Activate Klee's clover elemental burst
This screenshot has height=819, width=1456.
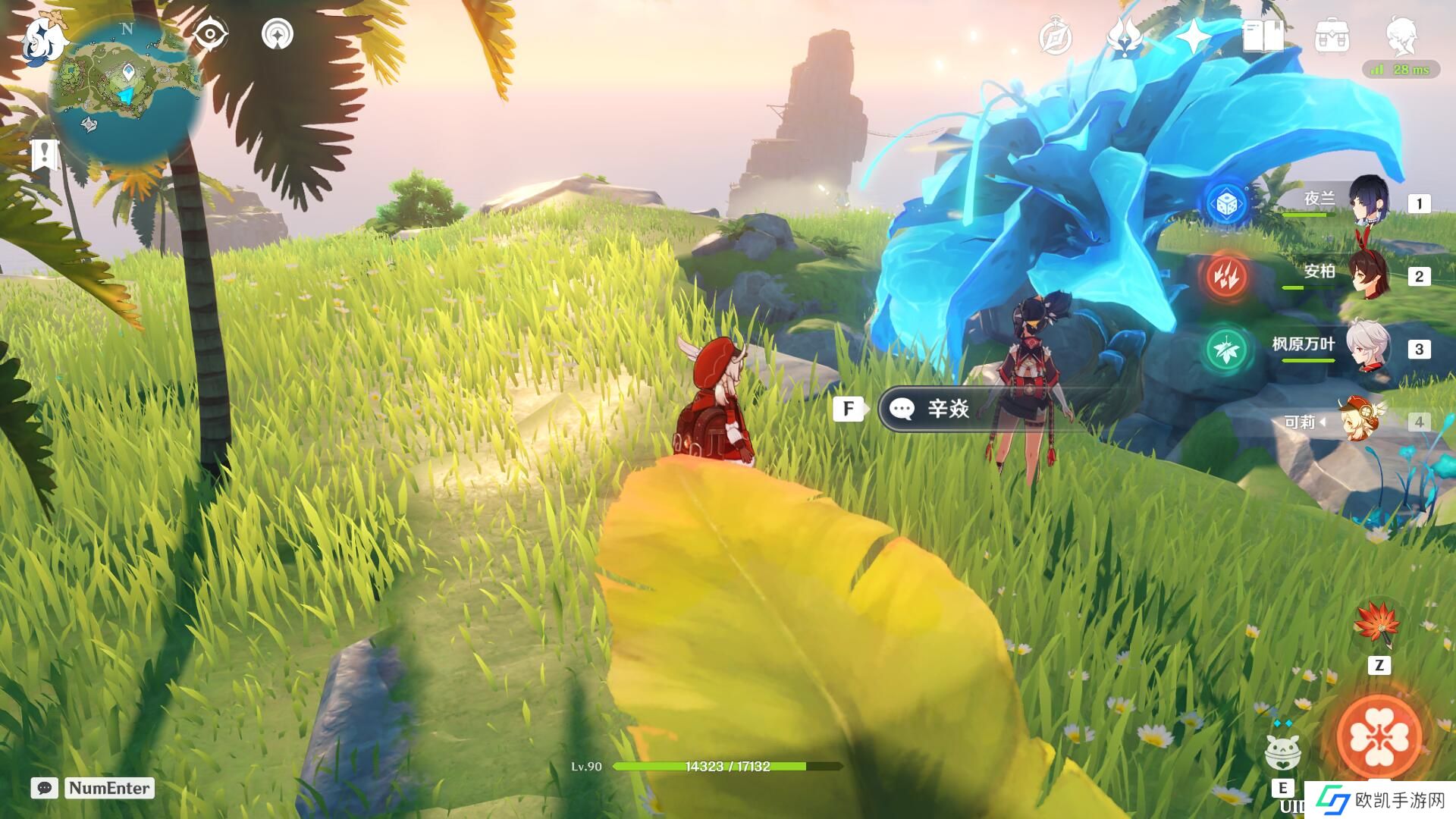coord(1378,736)
